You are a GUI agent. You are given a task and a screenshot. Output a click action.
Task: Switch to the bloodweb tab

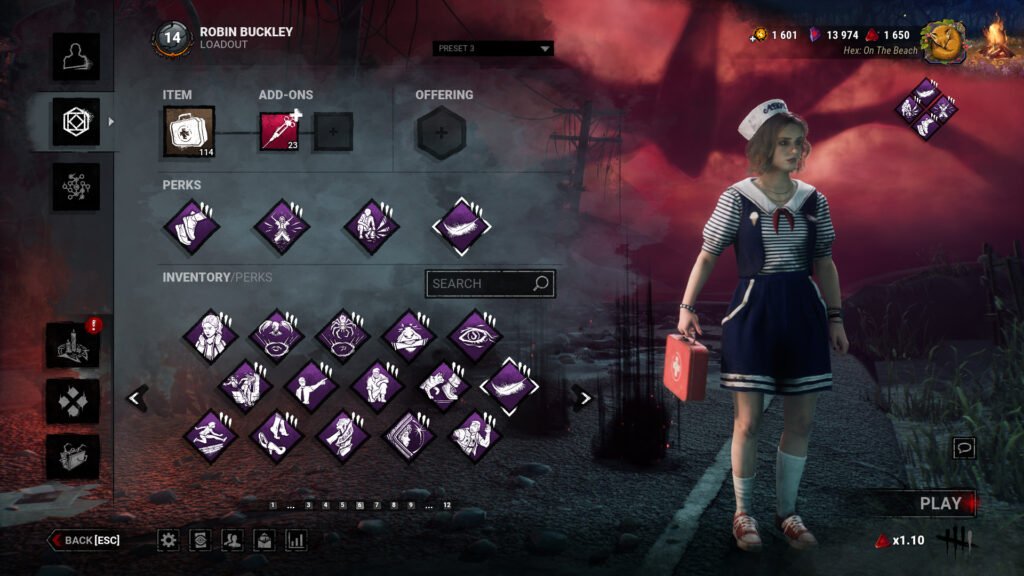coord(76,187)
